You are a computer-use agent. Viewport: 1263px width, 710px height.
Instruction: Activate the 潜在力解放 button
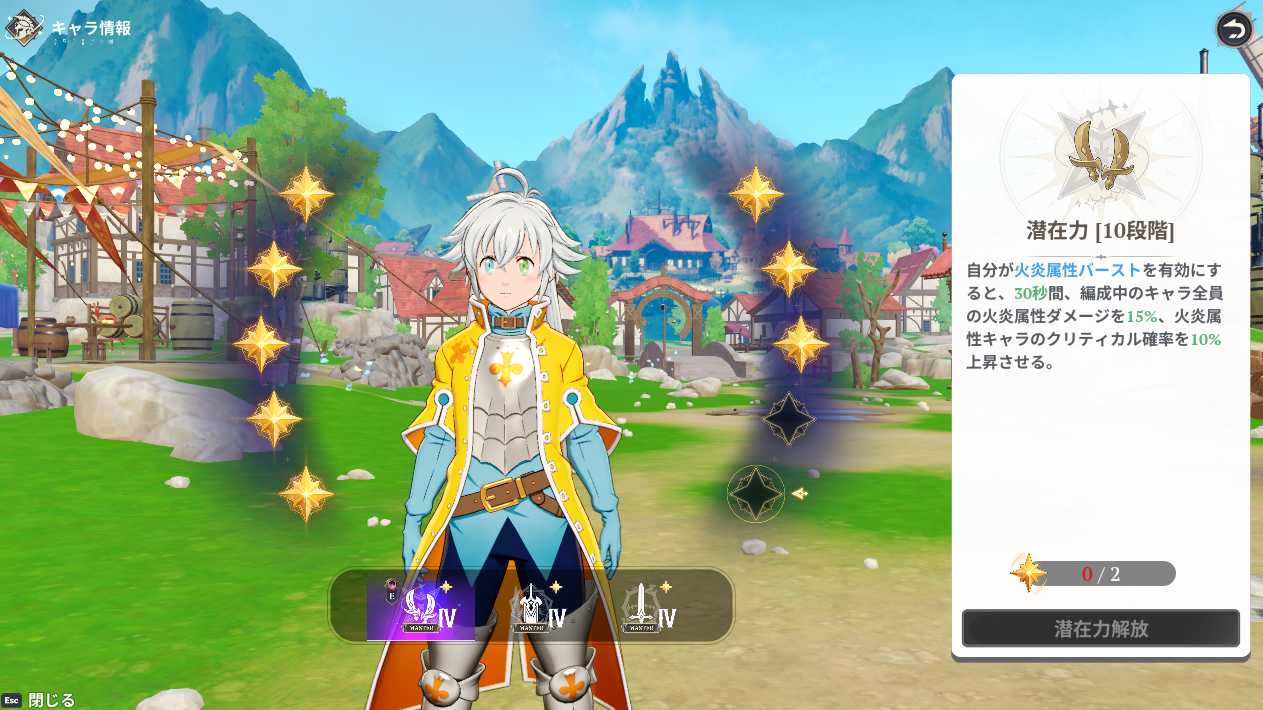click(x=1100, y=629)
